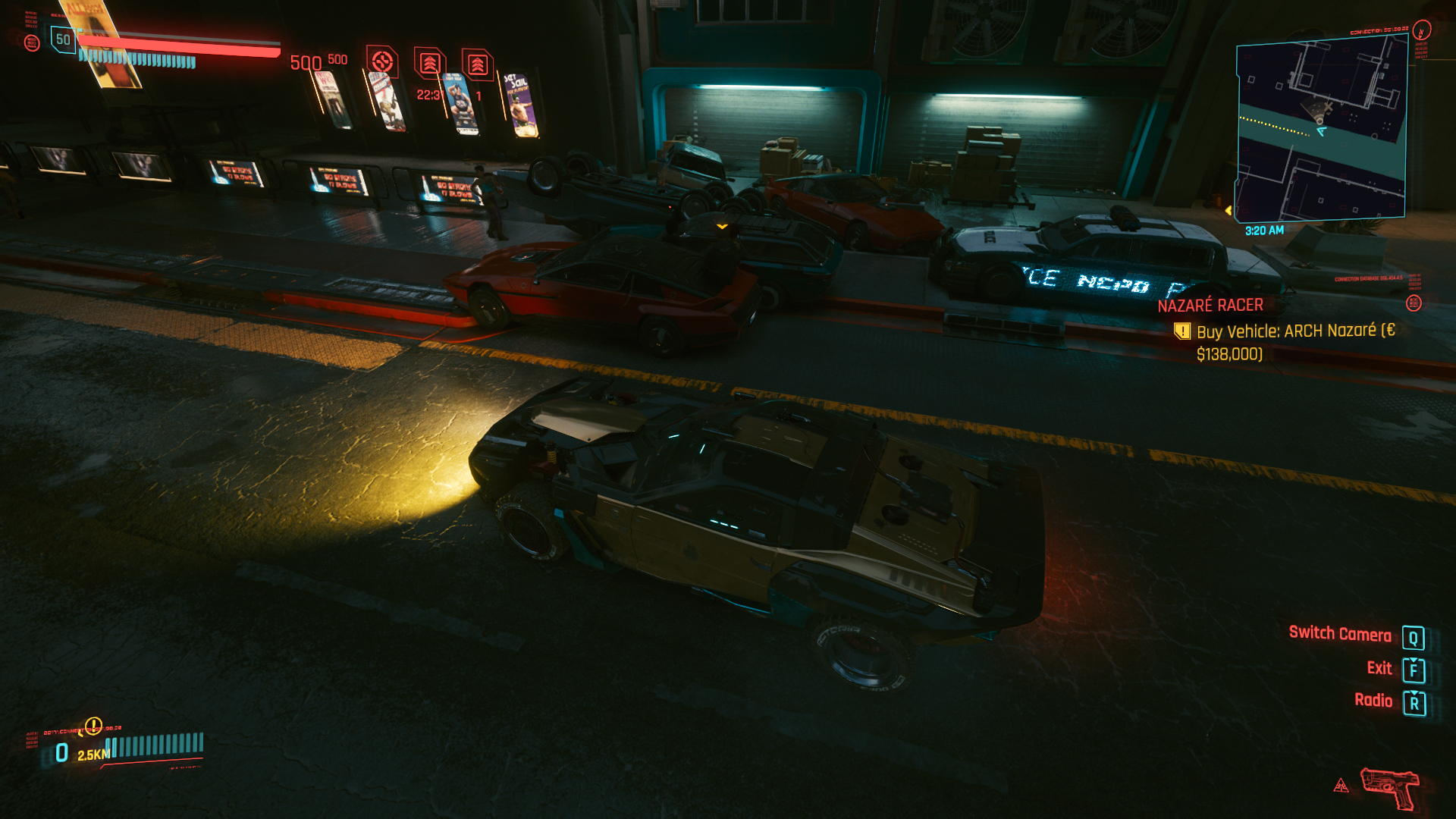Open the minimap showing the street
Viewport: 1456px width, 819px height.
[x=1321, y=127]
